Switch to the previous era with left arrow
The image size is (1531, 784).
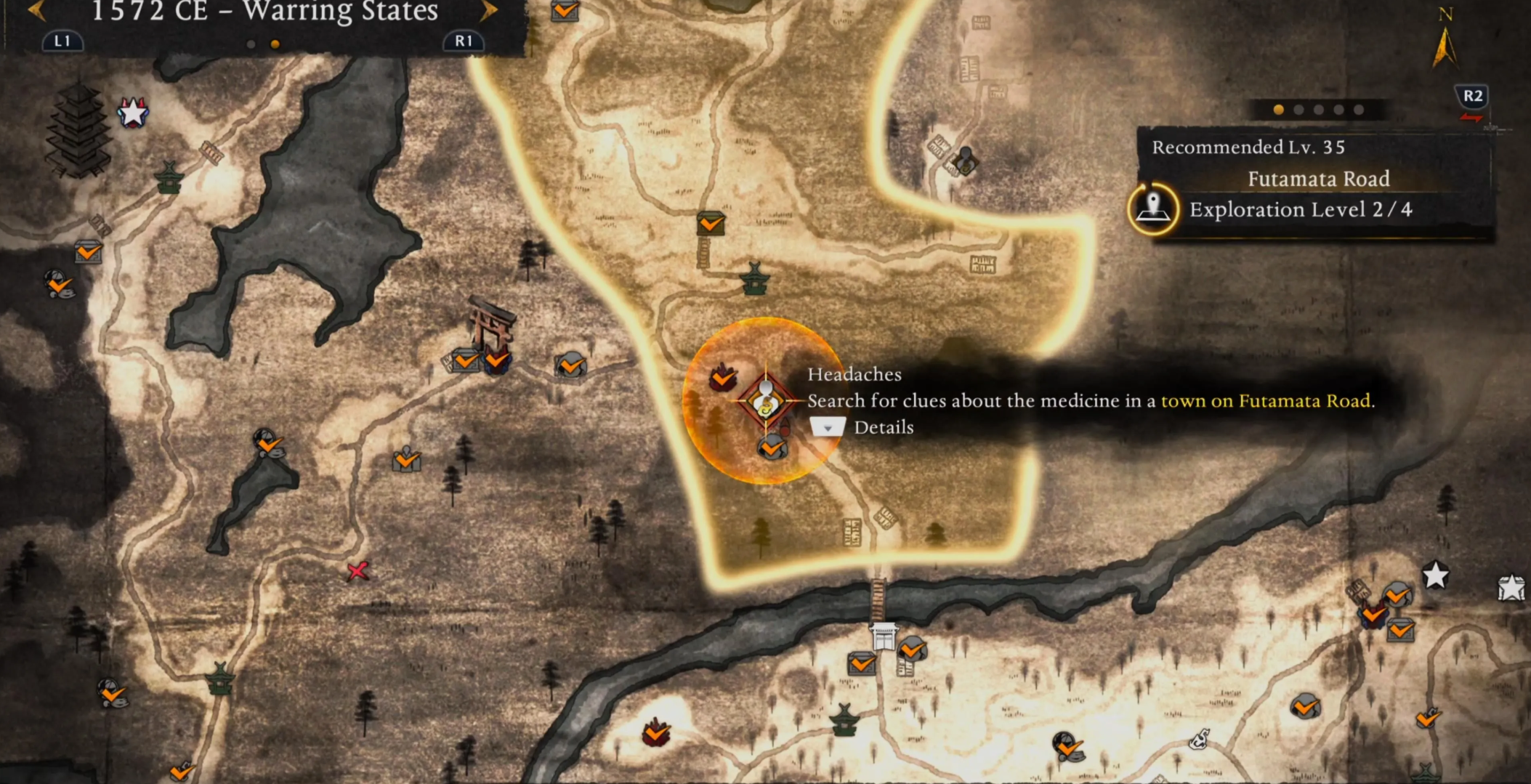tap(36, 11)
